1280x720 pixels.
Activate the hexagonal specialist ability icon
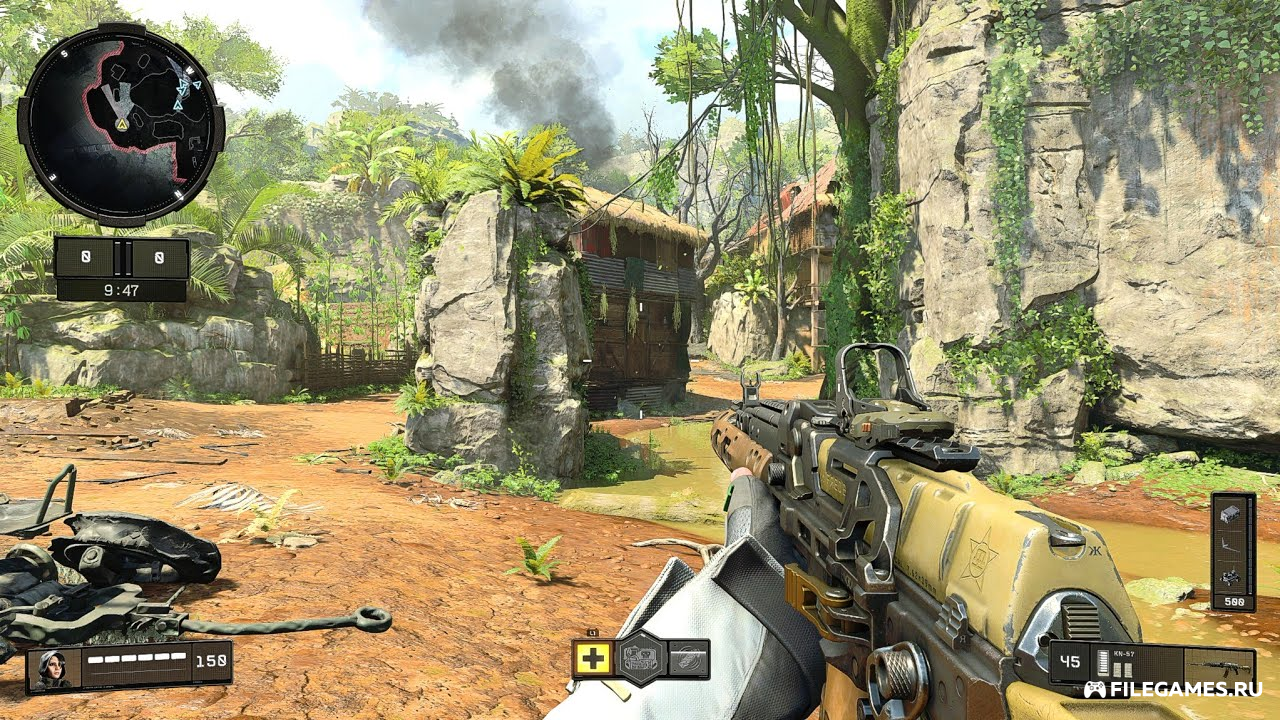640,659
